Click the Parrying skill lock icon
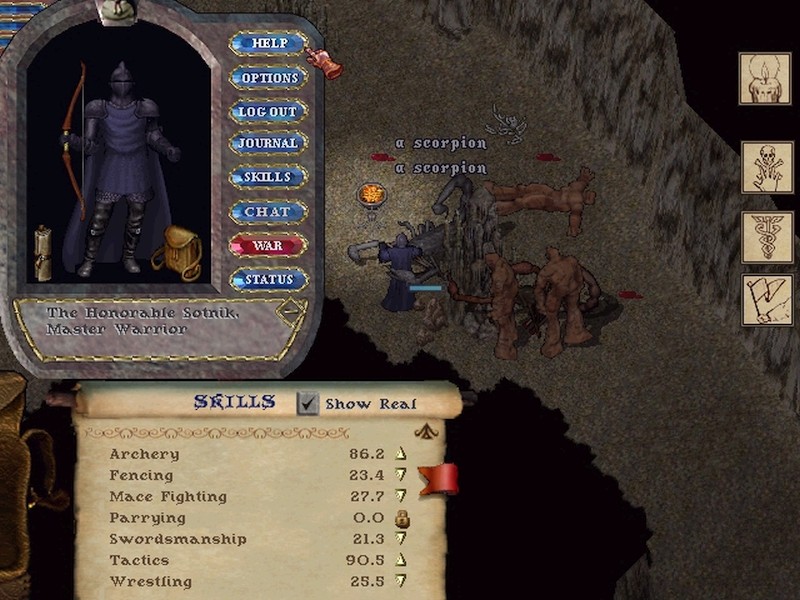The width and height of the screenshot is (800, 600). point(402,518)
